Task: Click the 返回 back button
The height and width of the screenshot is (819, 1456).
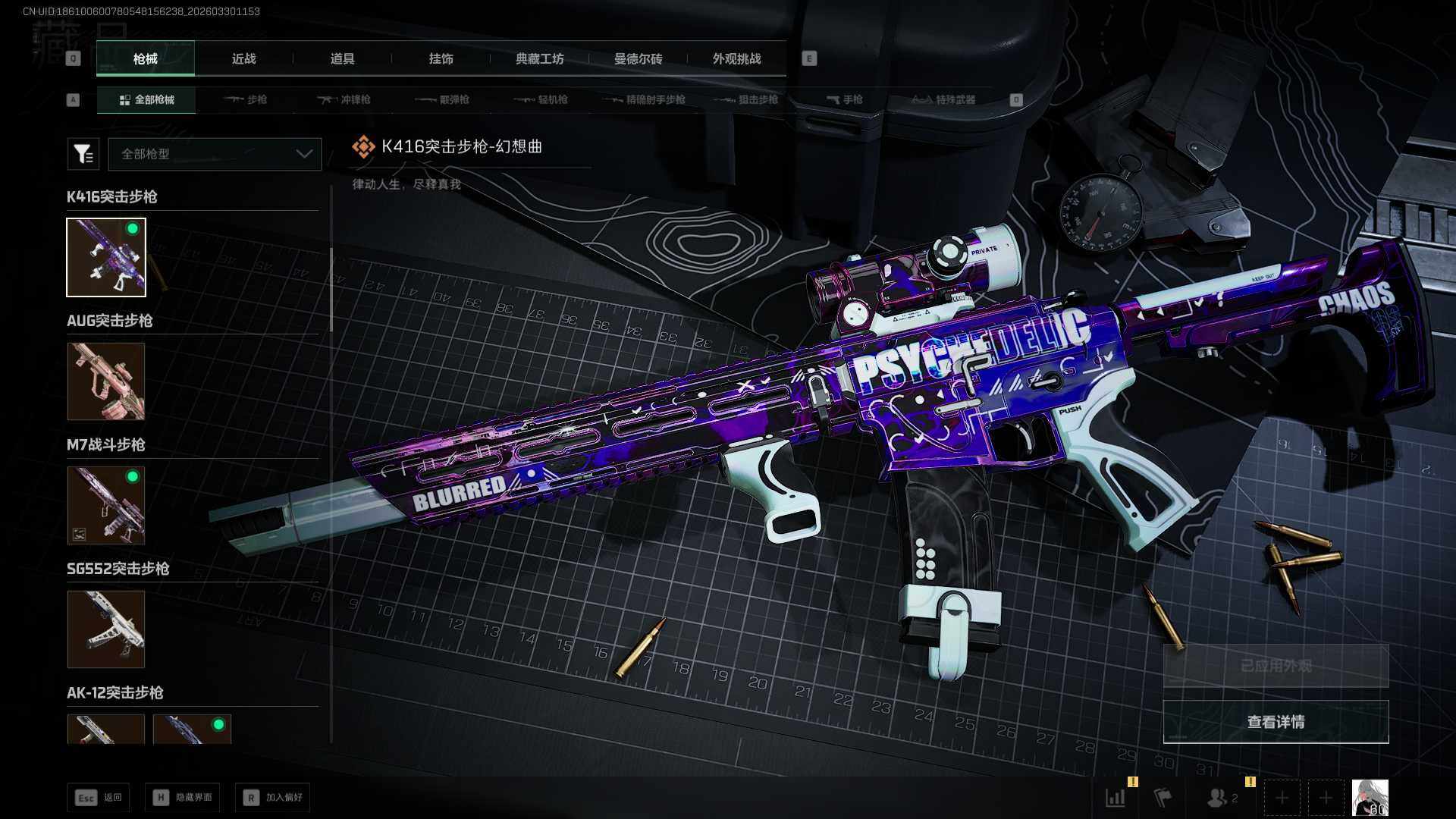Action: tap(99, 798)
